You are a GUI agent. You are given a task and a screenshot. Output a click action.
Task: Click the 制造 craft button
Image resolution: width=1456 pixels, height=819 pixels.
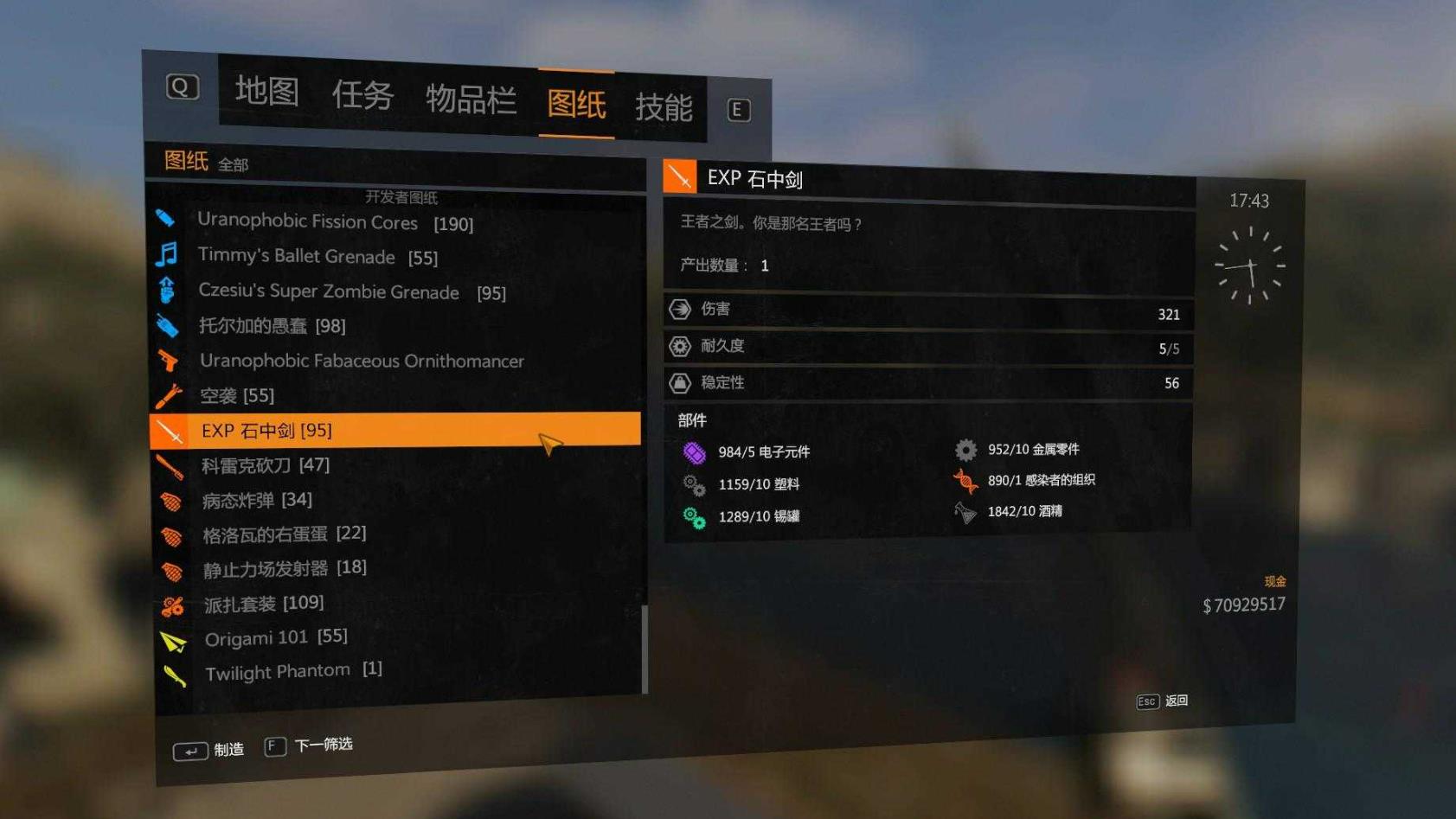[209, 750]
